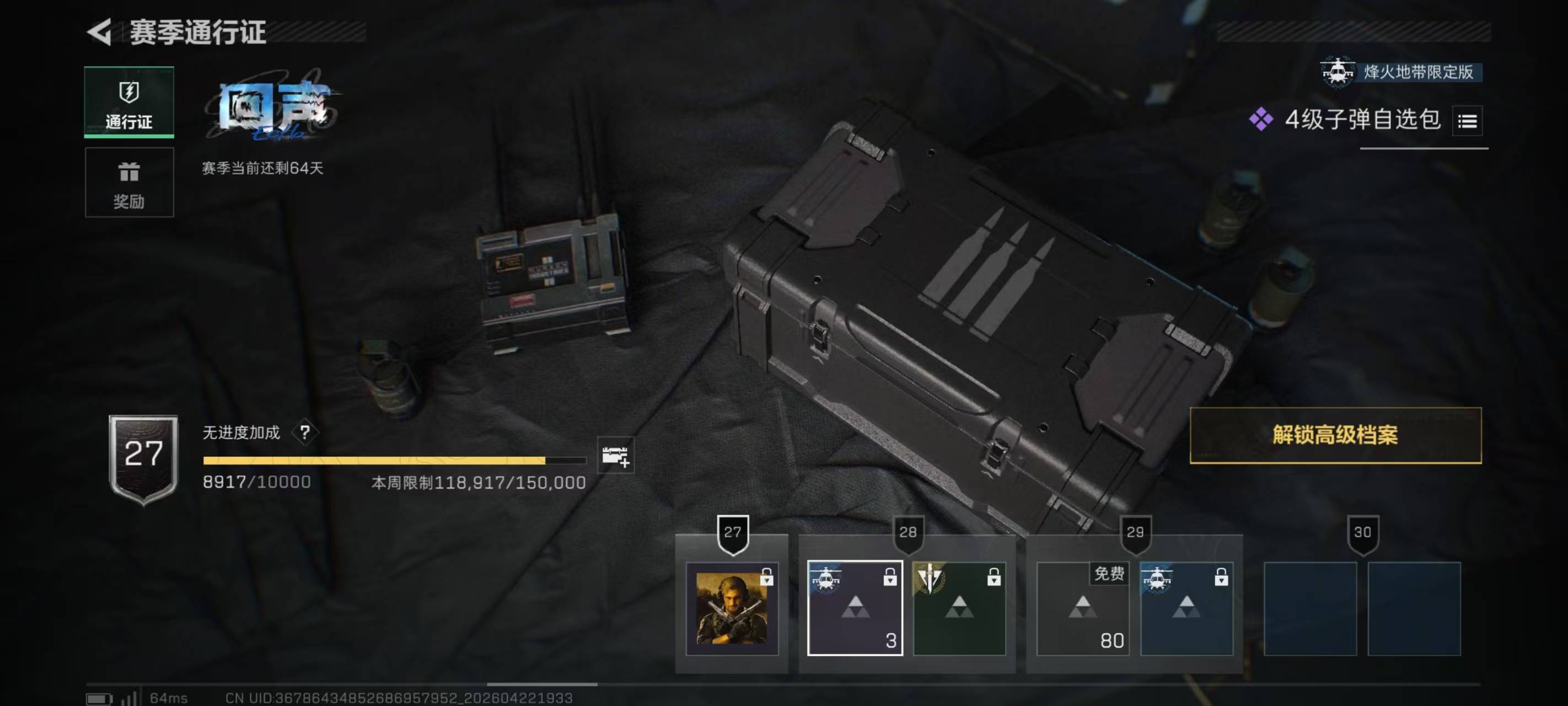Show the 无进度加成 question mark help
The height and width of the screenshot is (706, 1568).
[x=305, y=432]
